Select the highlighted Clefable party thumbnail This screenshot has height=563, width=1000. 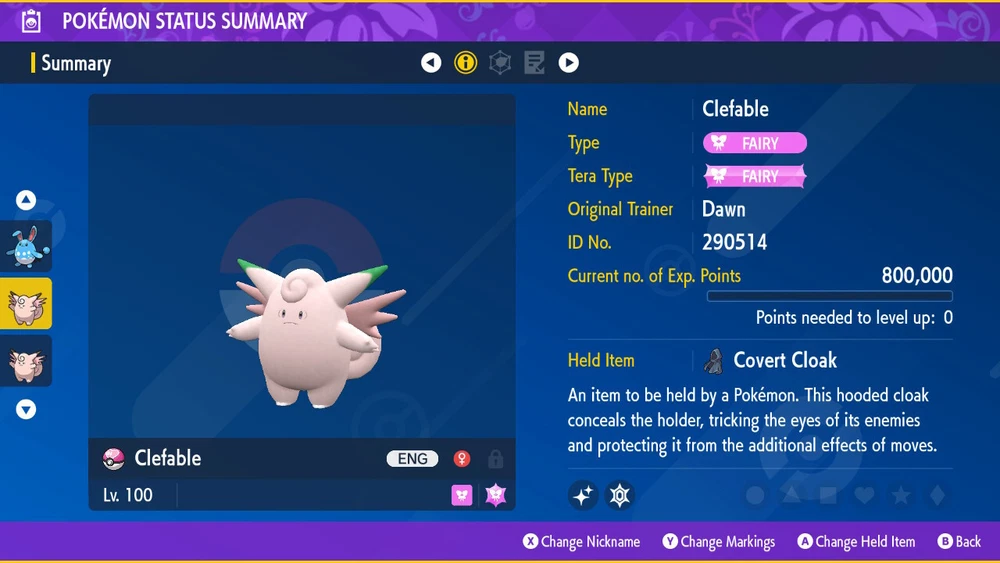[26, 304]
